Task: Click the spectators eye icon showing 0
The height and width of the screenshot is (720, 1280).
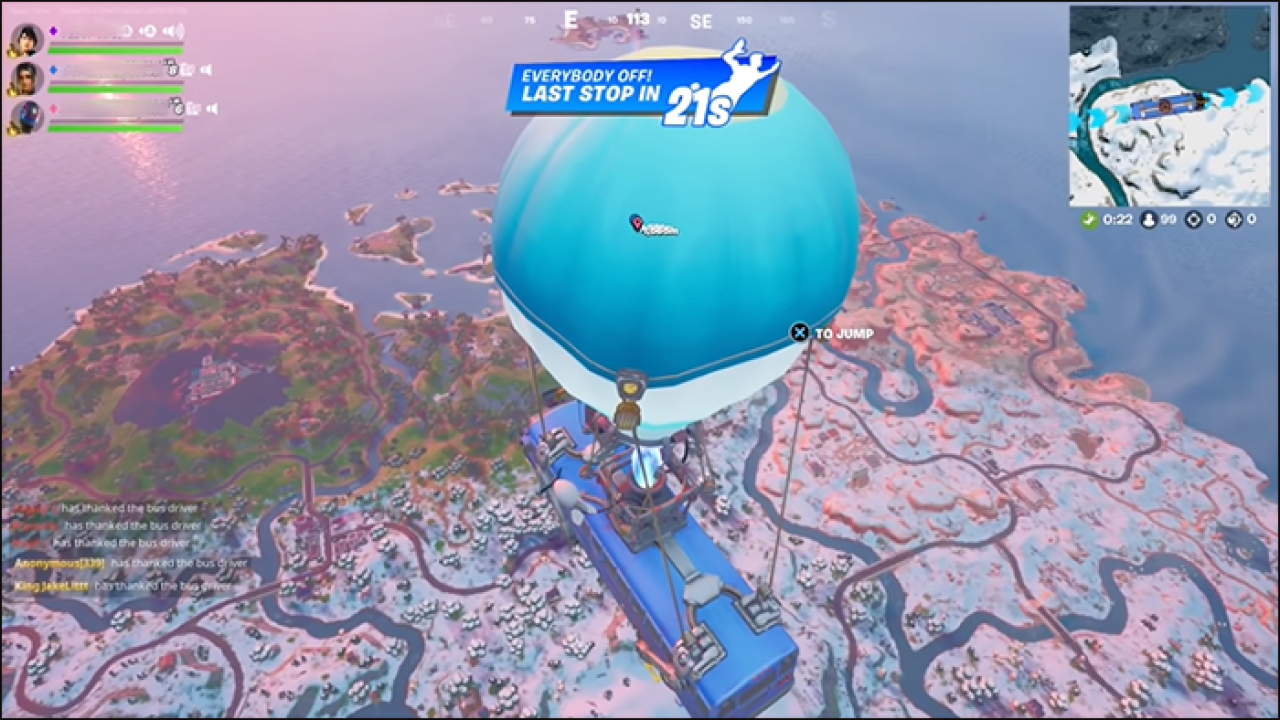Action: pos(1232,219)
